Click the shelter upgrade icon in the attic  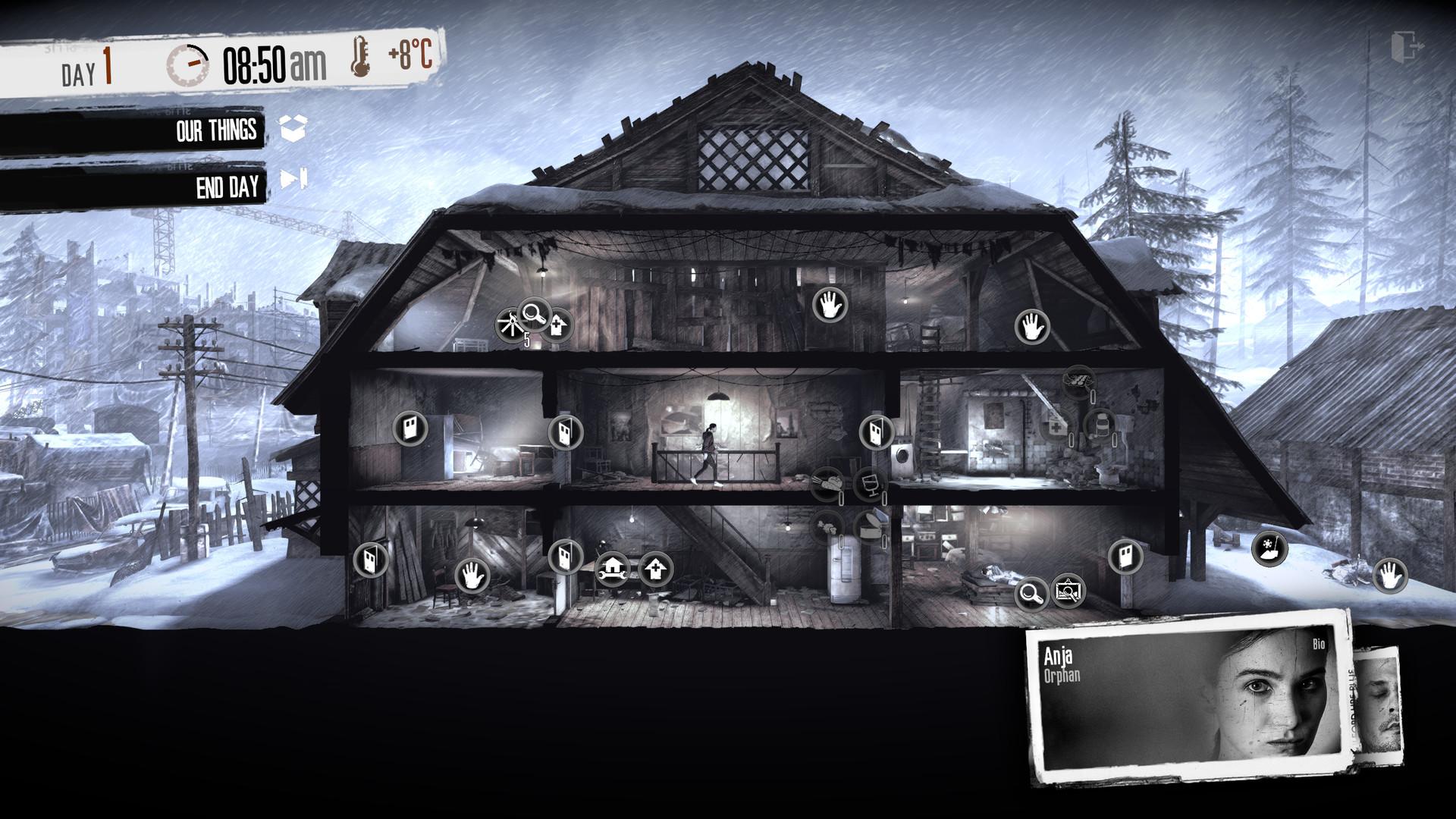point(559,325)
